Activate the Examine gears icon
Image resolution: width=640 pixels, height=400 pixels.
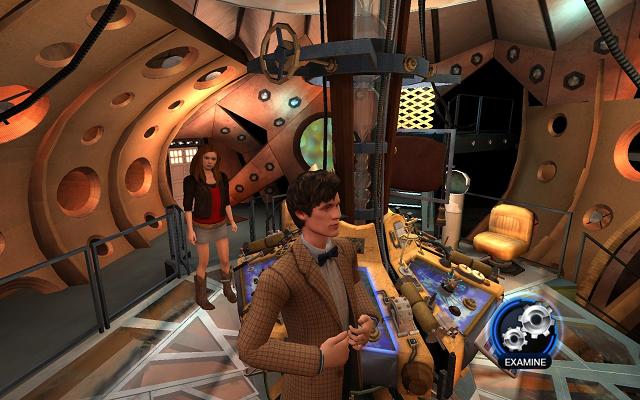click(x=526, y=324)
